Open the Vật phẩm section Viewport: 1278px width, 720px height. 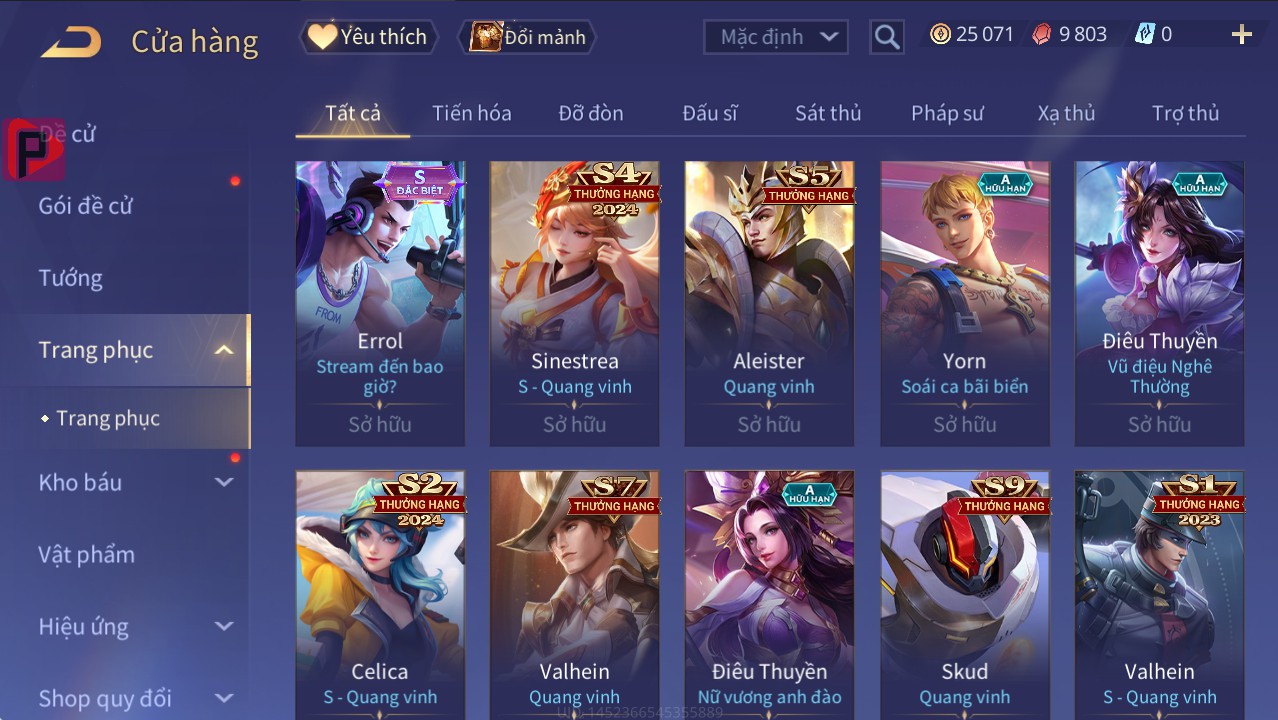coord(86,554)
